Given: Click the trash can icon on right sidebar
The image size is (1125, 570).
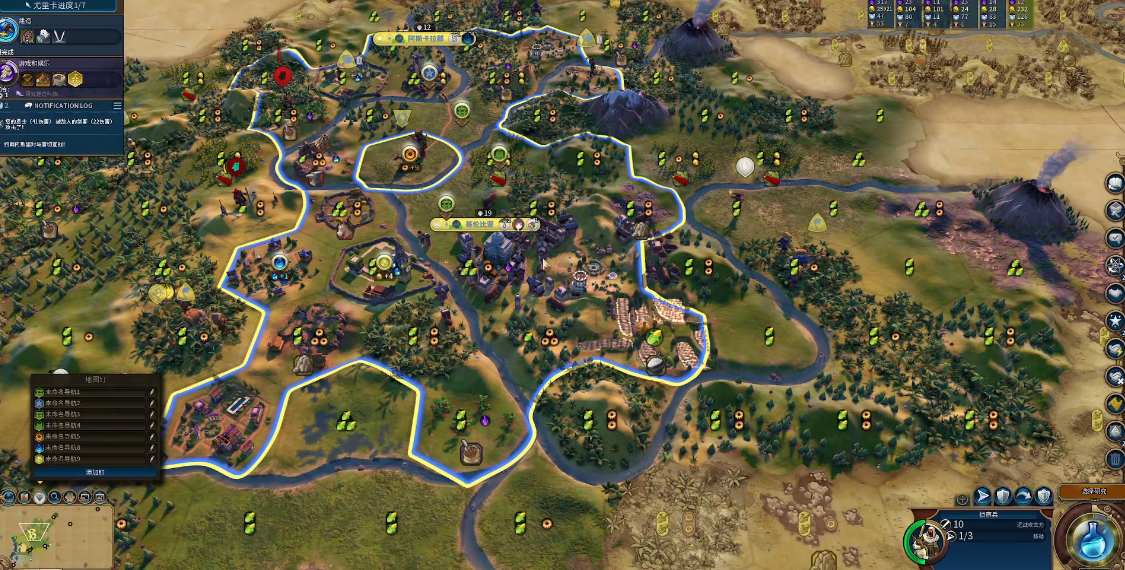Looking at the screenshot, I should (x=1116, y=459).
